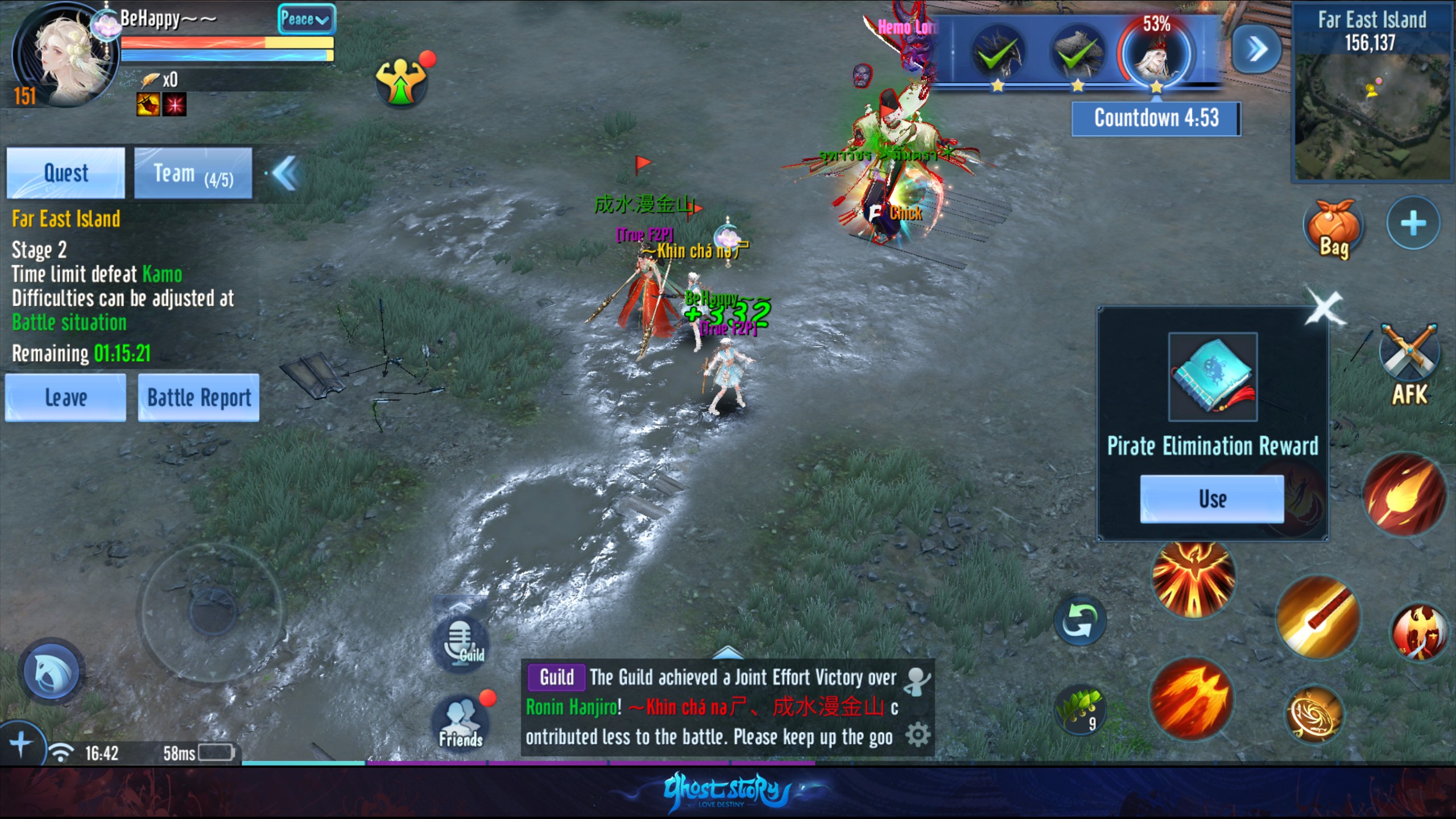Switch to the Quest tab
This screenshot has width=1456, height=819.
click(65, 173)
